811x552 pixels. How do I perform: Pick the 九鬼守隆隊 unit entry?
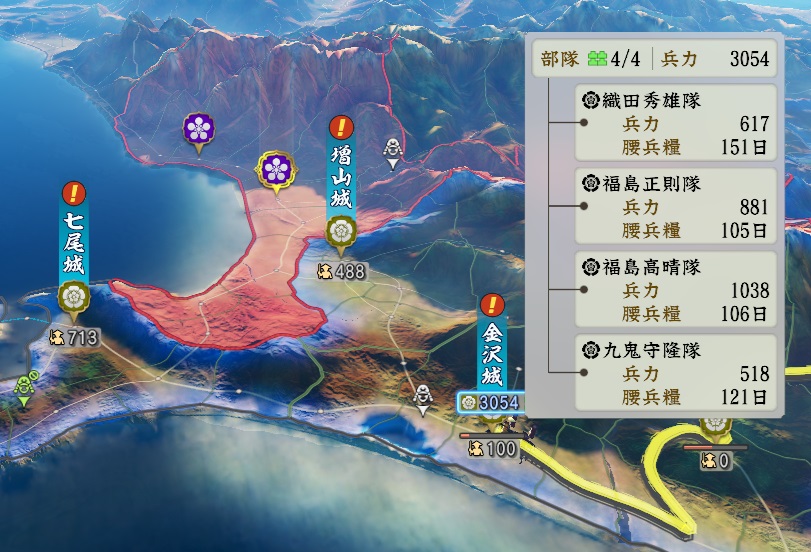pyautogui.click(x=676, y=374)
